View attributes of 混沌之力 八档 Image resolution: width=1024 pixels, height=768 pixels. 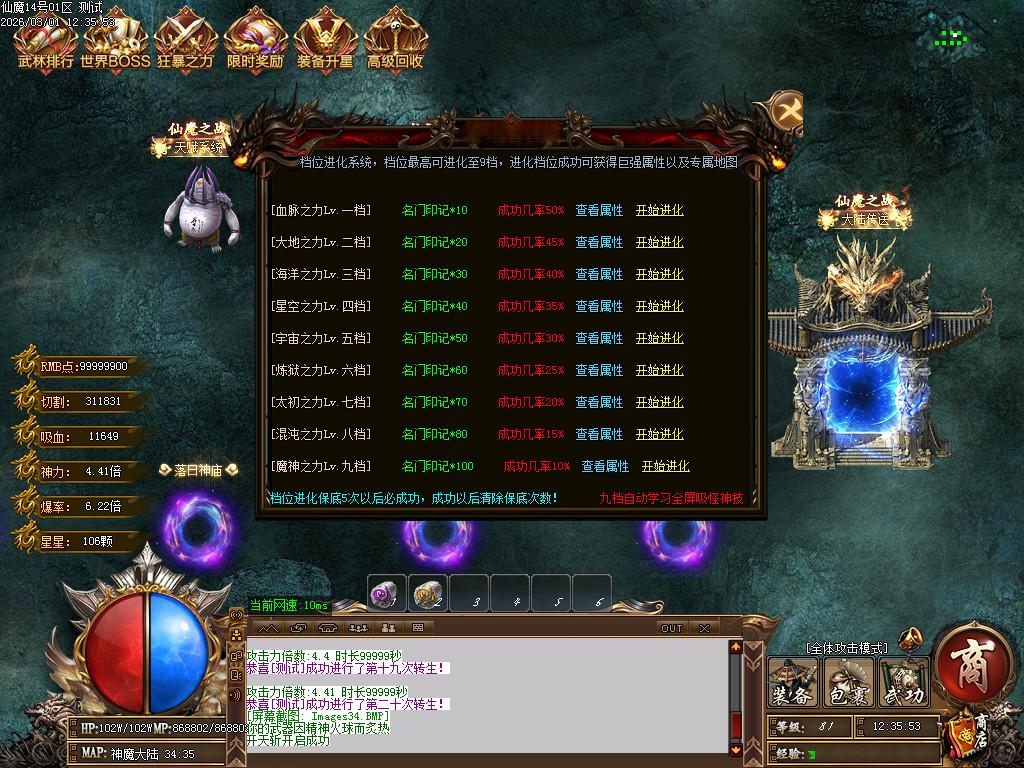click(x=599, y=435)
